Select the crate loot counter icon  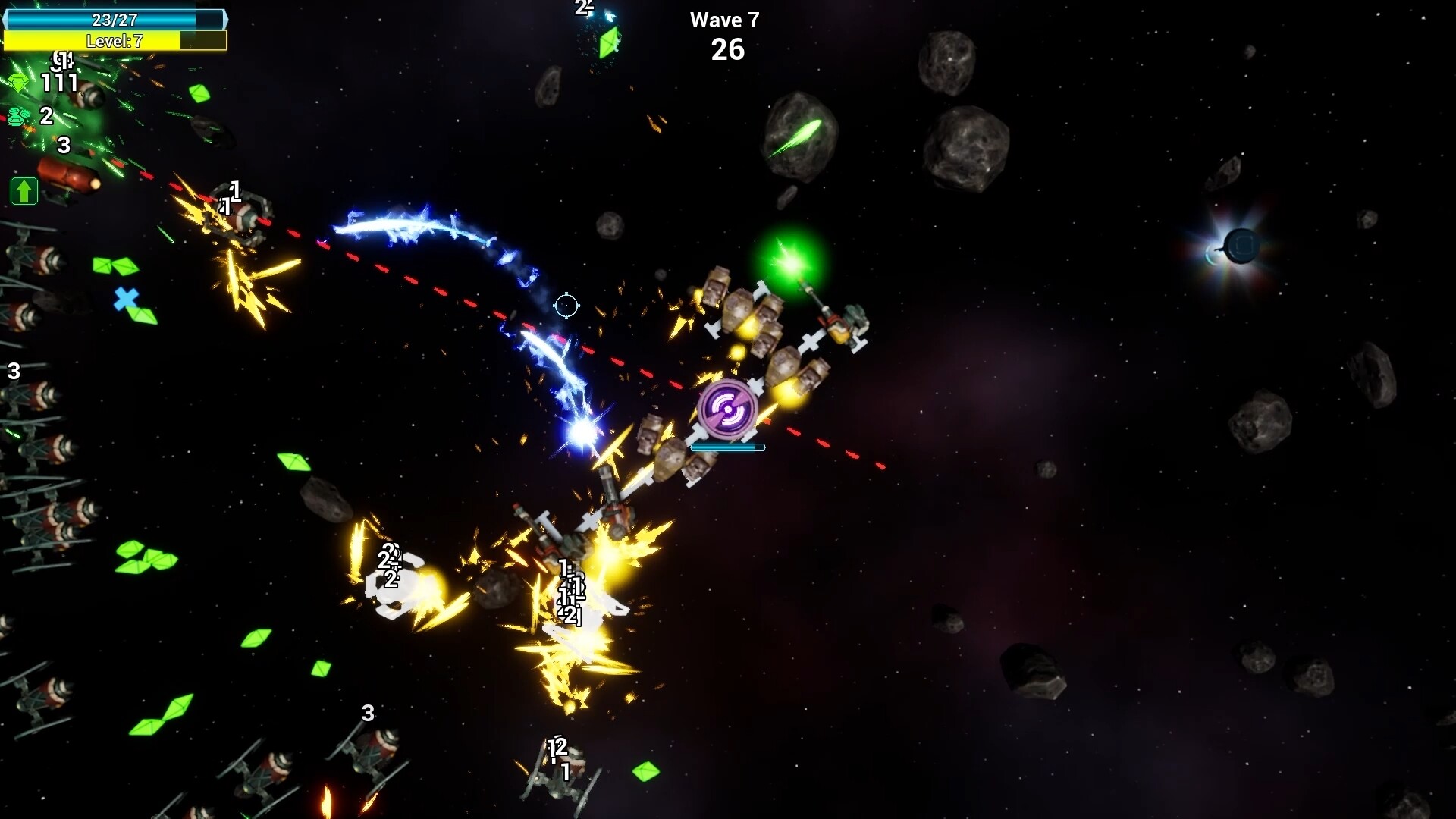(x=17, y=117)
